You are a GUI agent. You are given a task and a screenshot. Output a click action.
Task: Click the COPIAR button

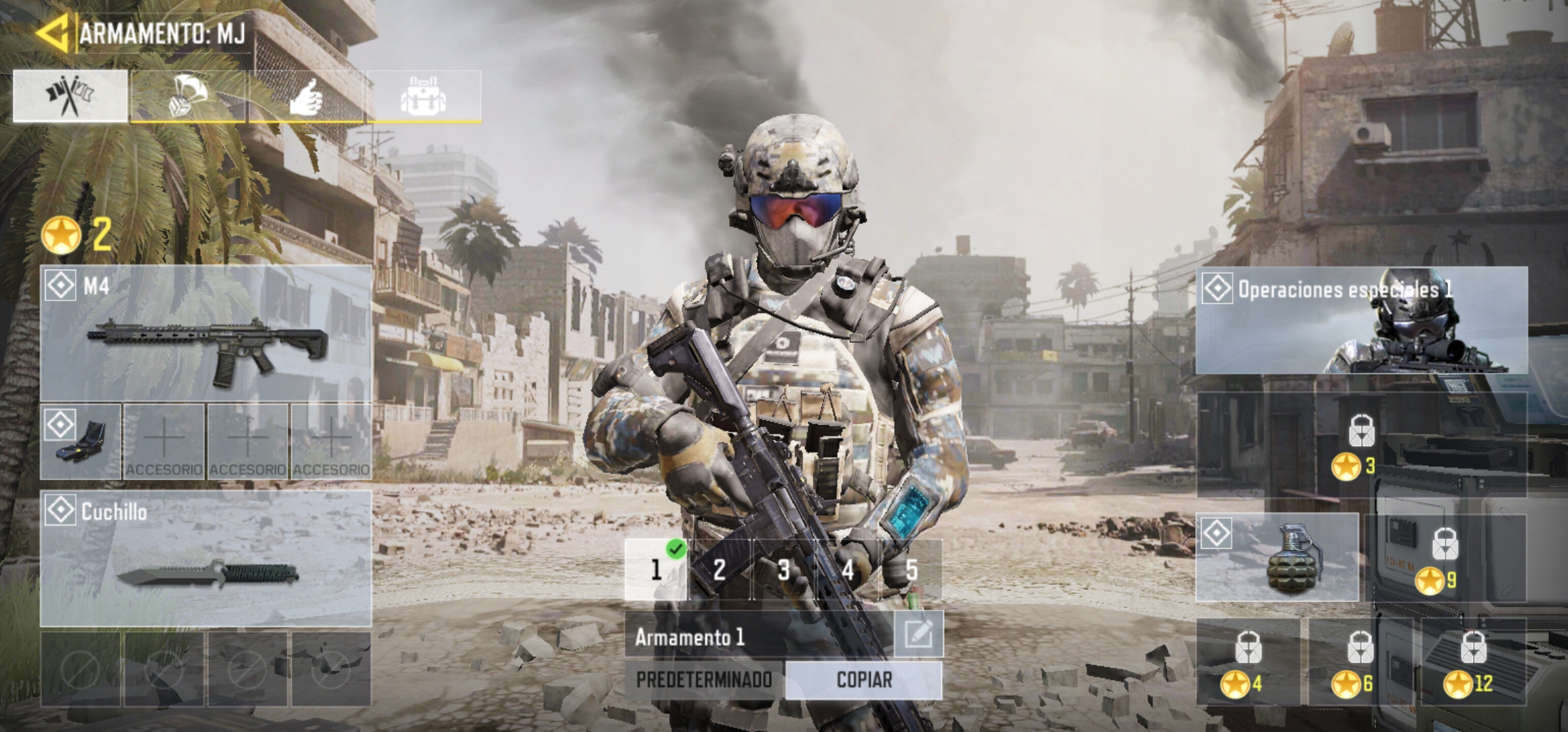click(x=864, y=680)
